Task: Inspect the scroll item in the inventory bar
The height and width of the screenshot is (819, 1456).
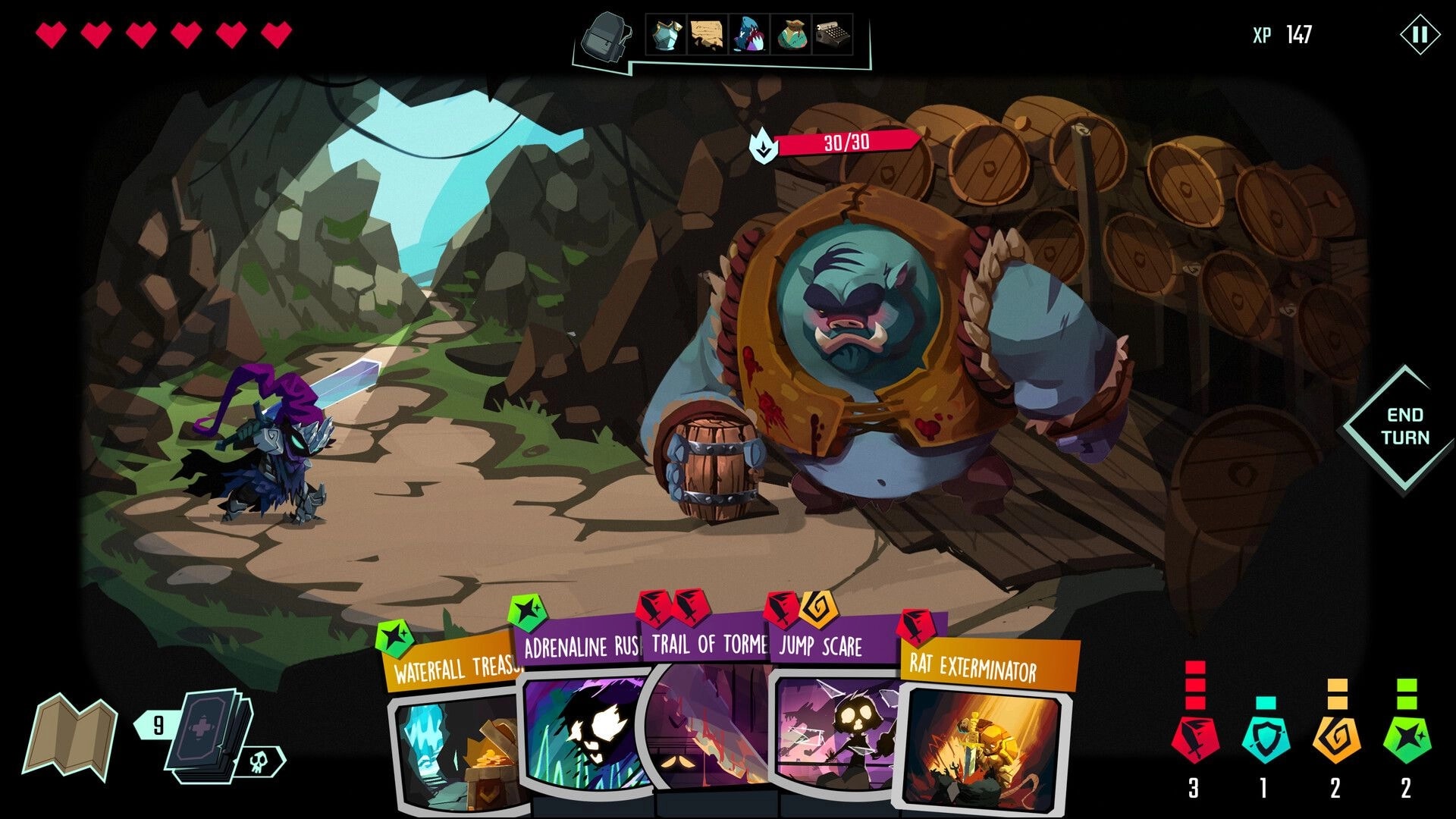Action: tap(707, 34)
